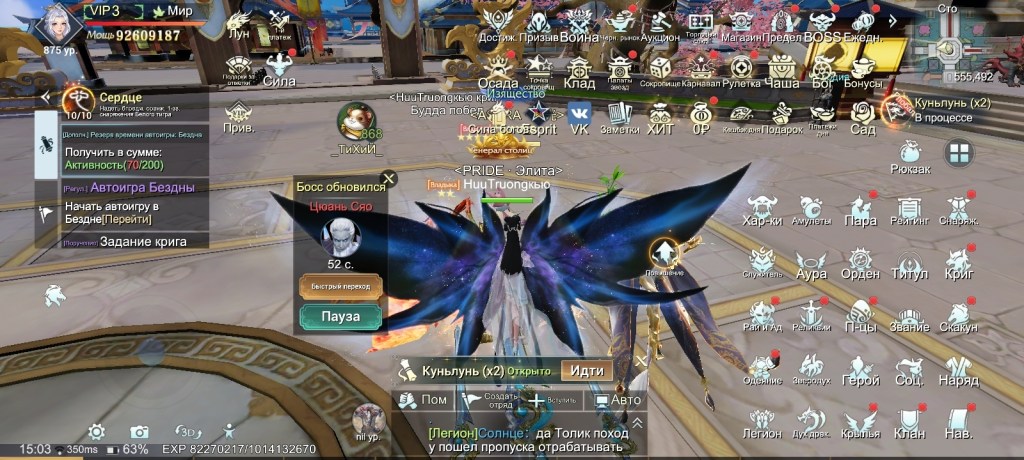Open the Титул title menu

(x=909, y=261)
